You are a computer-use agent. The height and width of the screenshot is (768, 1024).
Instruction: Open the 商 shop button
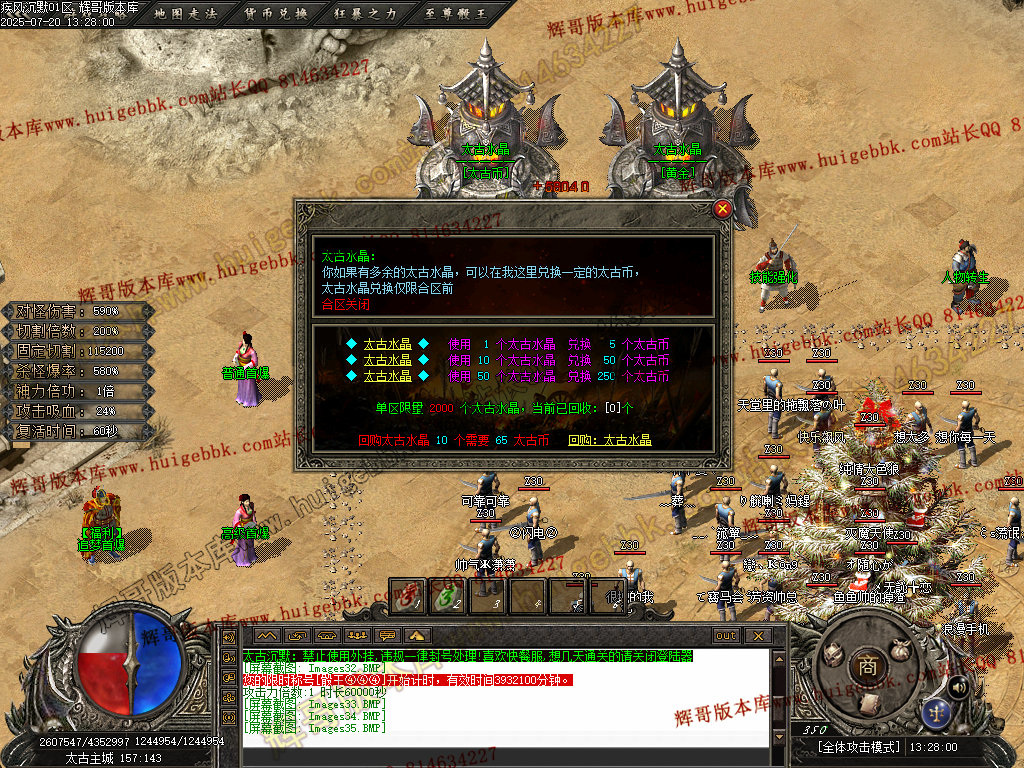(x=868, y=664)
